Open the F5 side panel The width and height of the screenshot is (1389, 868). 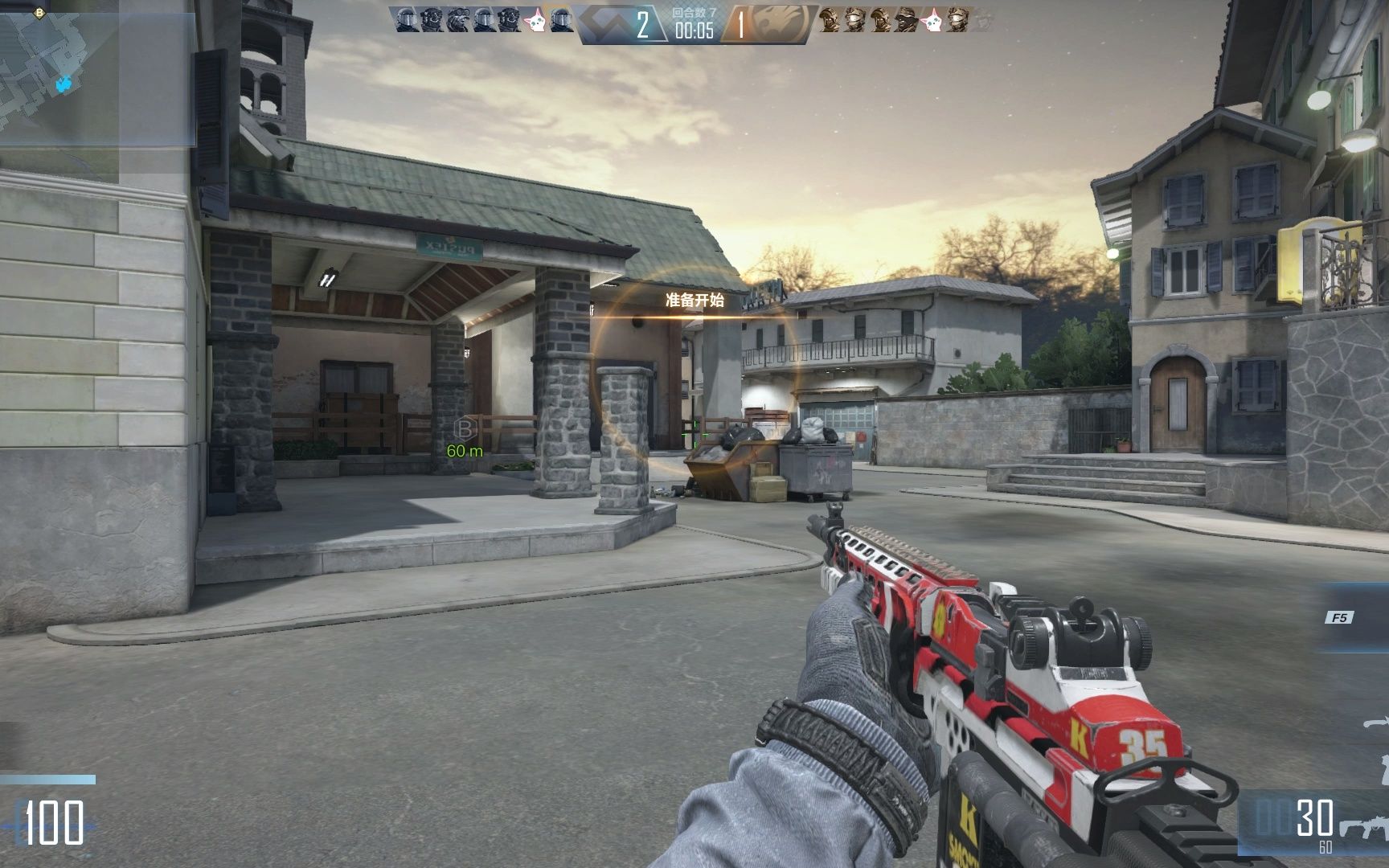coord(1339,617)
